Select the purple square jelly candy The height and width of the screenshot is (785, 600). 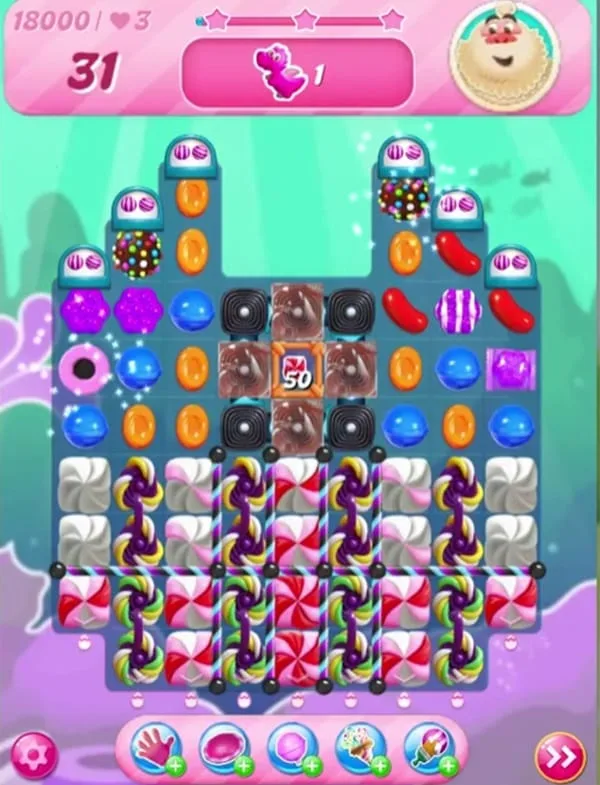pyautogui.click(x=511, y=368)
